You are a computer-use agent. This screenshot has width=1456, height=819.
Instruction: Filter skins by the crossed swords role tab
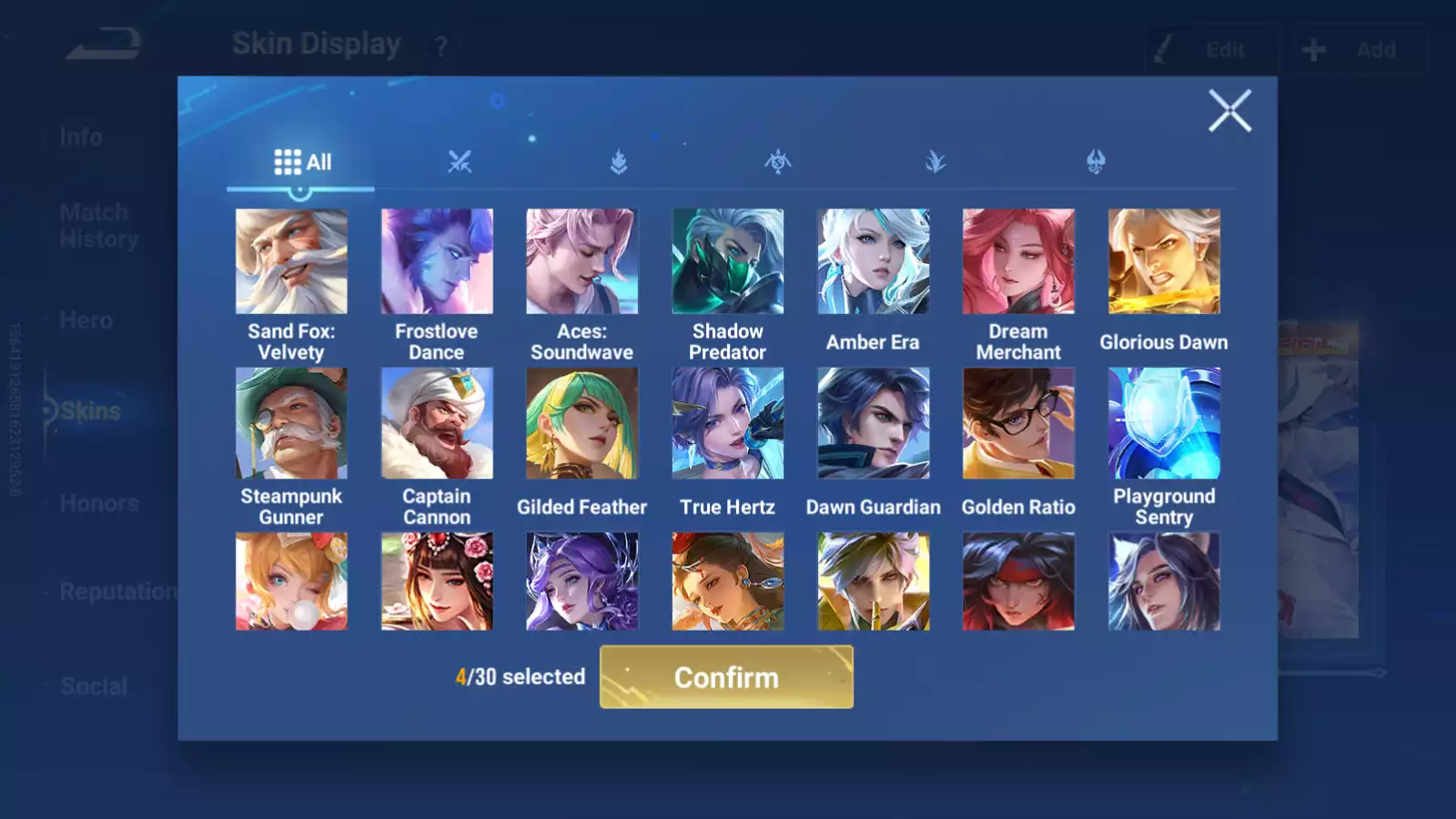460,163
